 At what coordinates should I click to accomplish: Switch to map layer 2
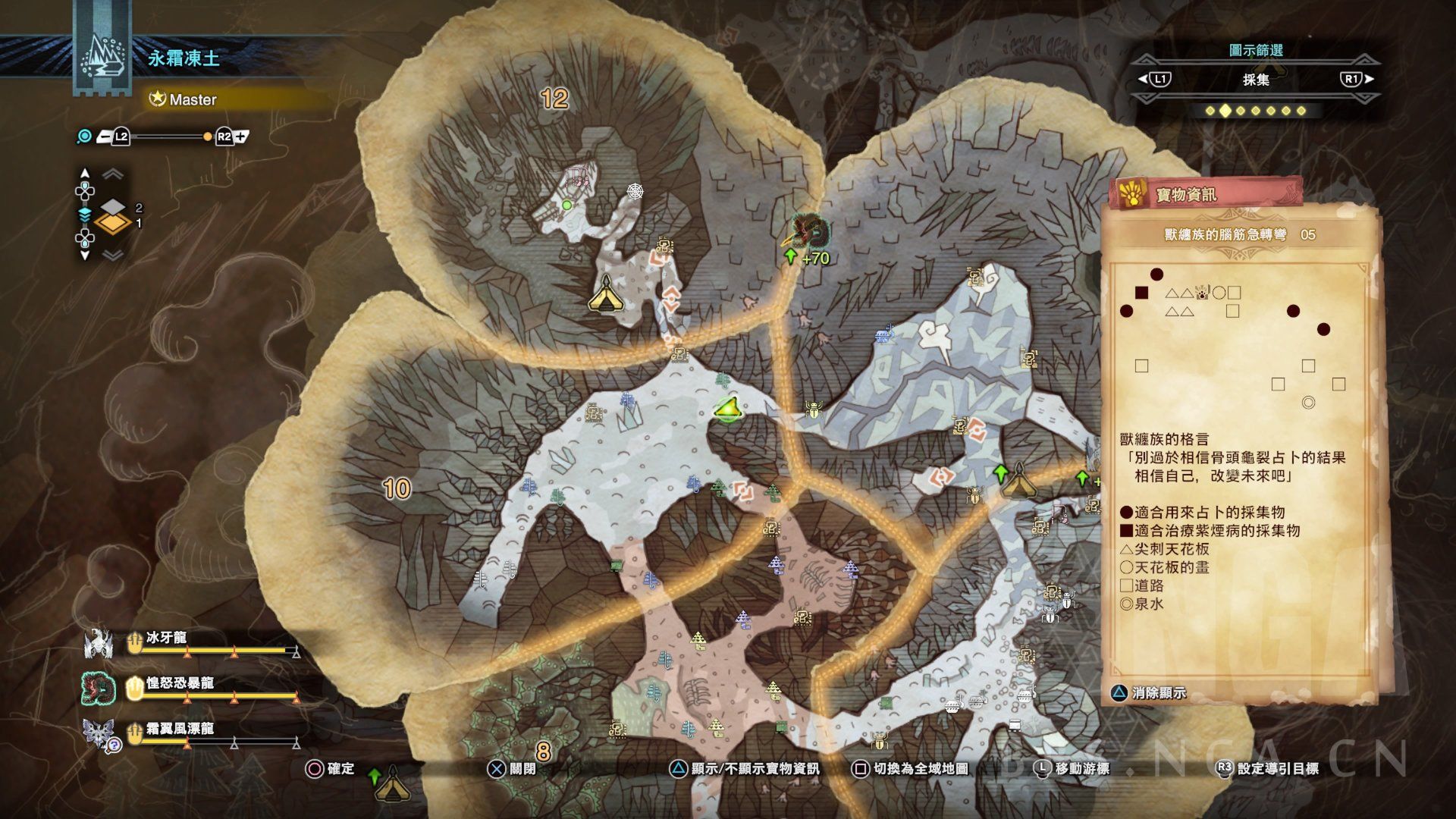(x=113, y=207)
